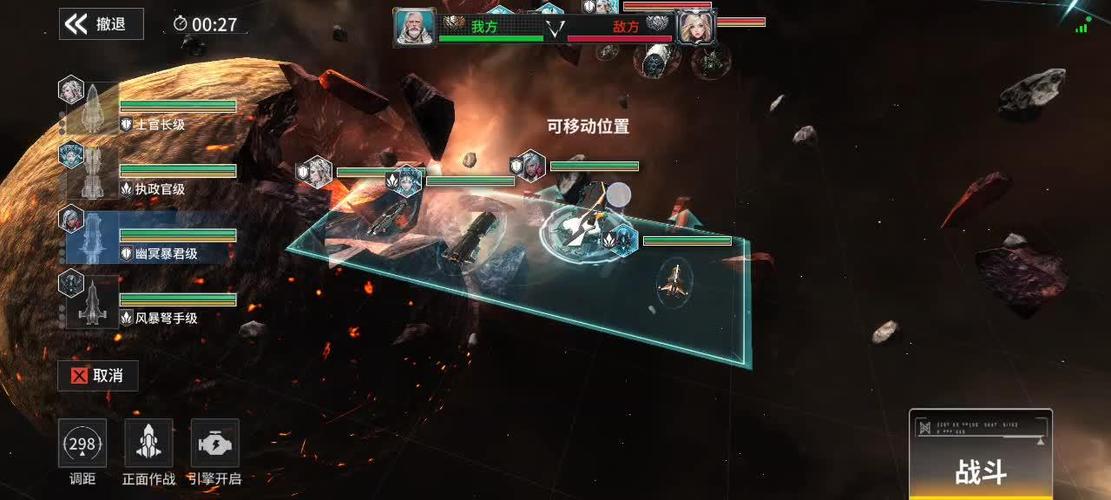Cancel the move with 取消

pyautogui.click(x=98, y=376)
